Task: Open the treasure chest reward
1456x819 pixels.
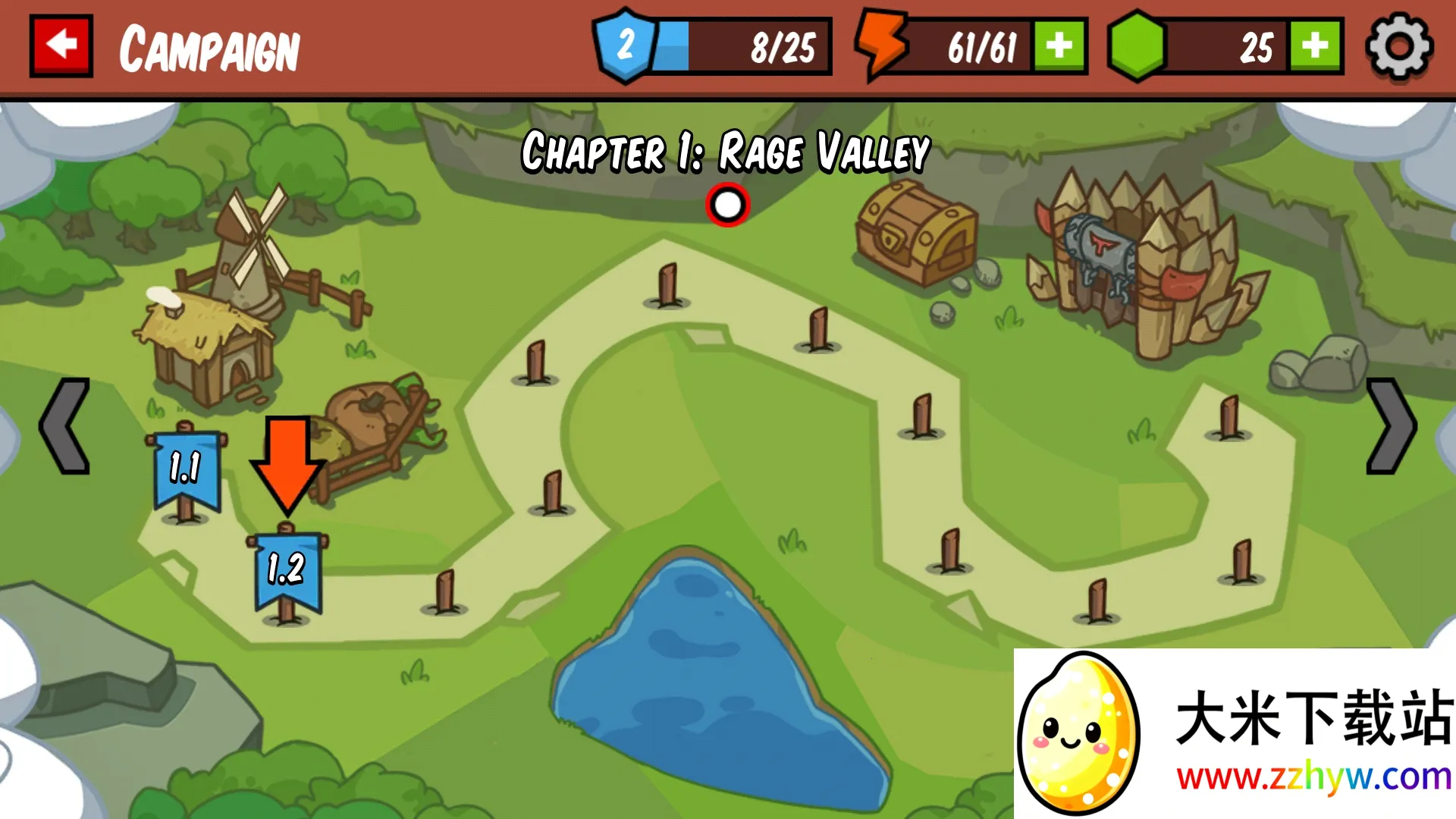Action: point(916,232)
